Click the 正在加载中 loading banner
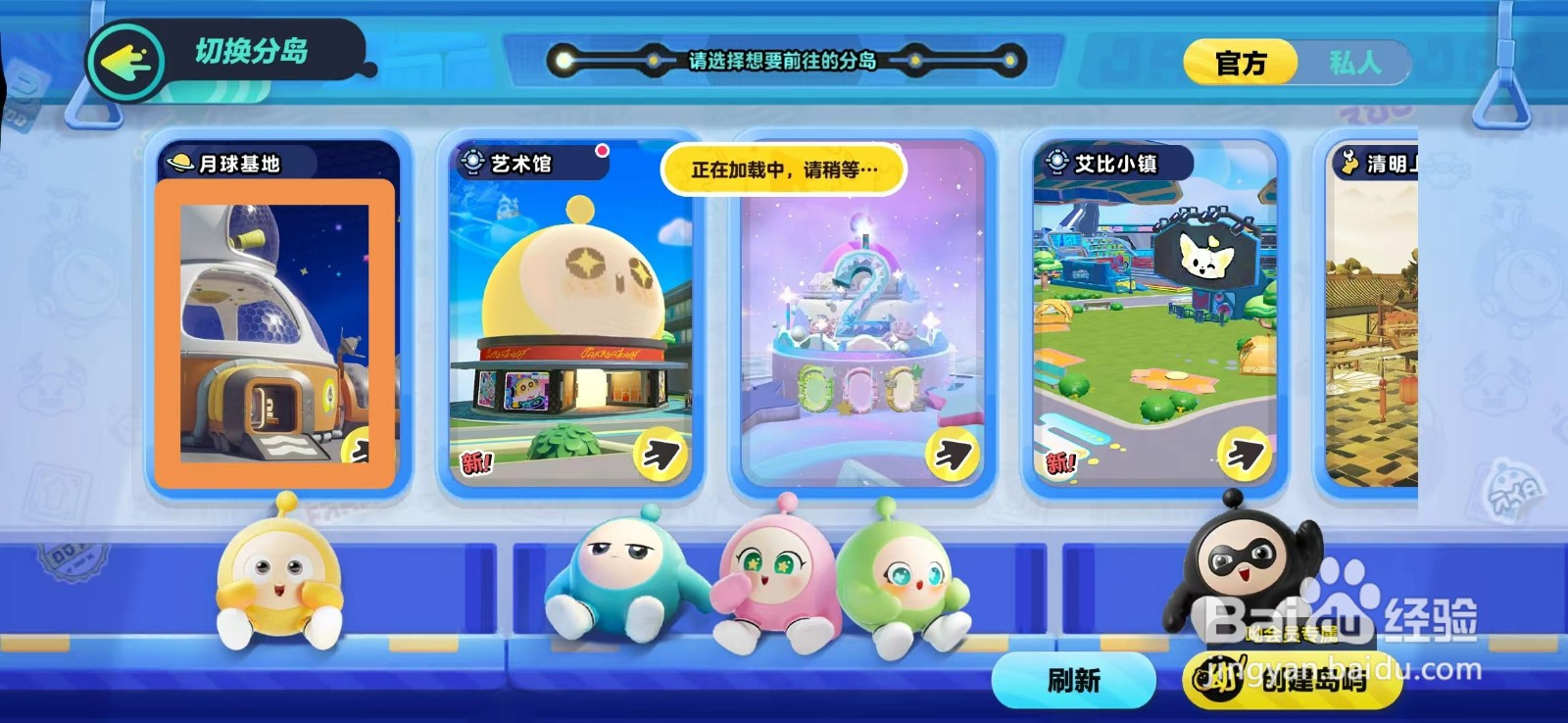Image resolution: width=1568 pixels, height=723 pixels. click(784, 169)
